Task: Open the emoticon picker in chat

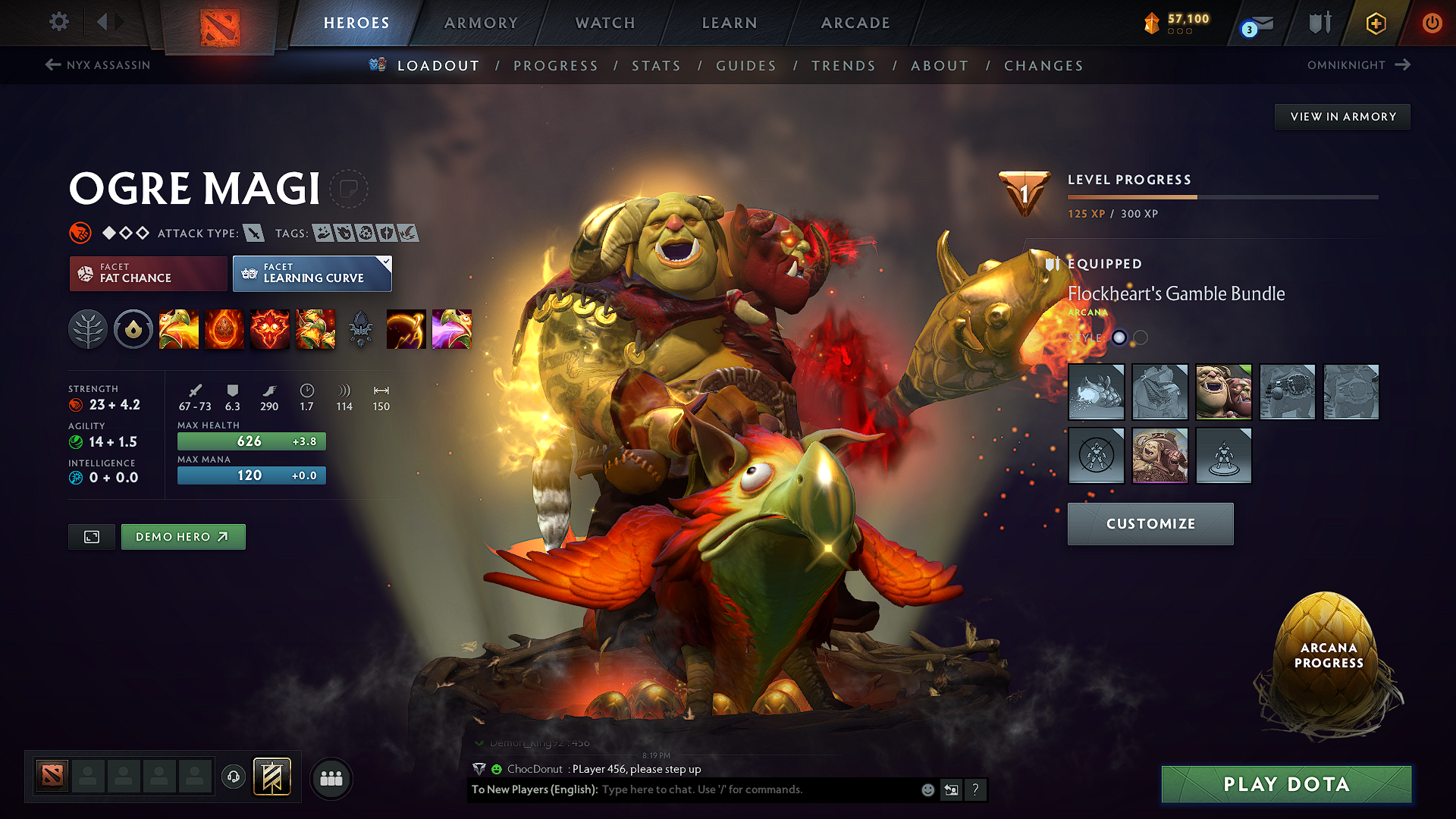Action: tap(927, 789)
